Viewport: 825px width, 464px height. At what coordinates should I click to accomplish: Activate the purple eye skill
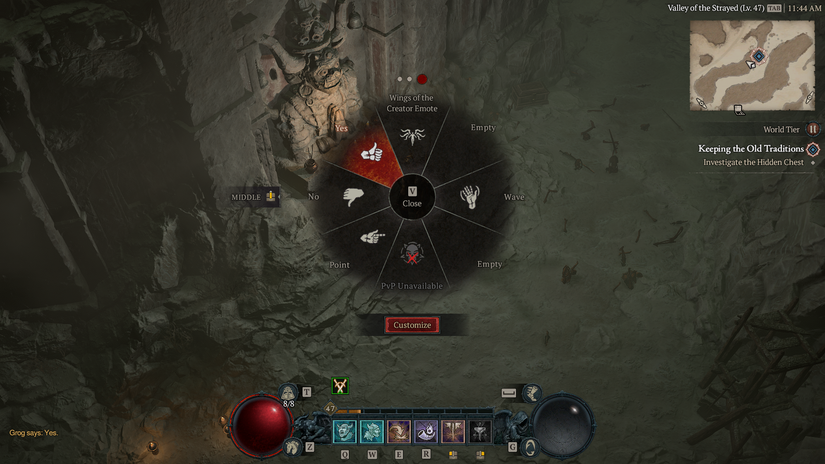click(426, 432)
